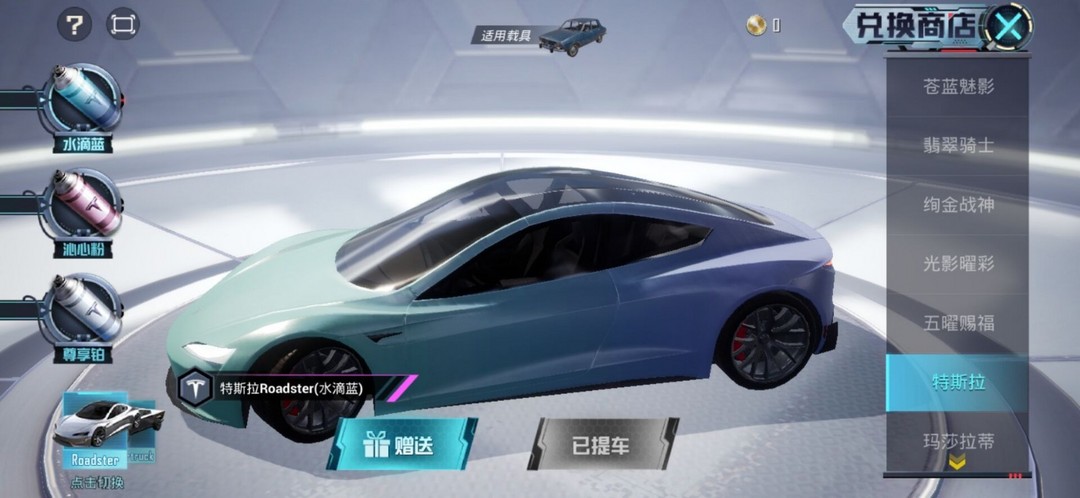The height and width of the screenshot is (498, 1080).
Task: Switch to the 翡翠骑士 category
Action: pos(957,146)
